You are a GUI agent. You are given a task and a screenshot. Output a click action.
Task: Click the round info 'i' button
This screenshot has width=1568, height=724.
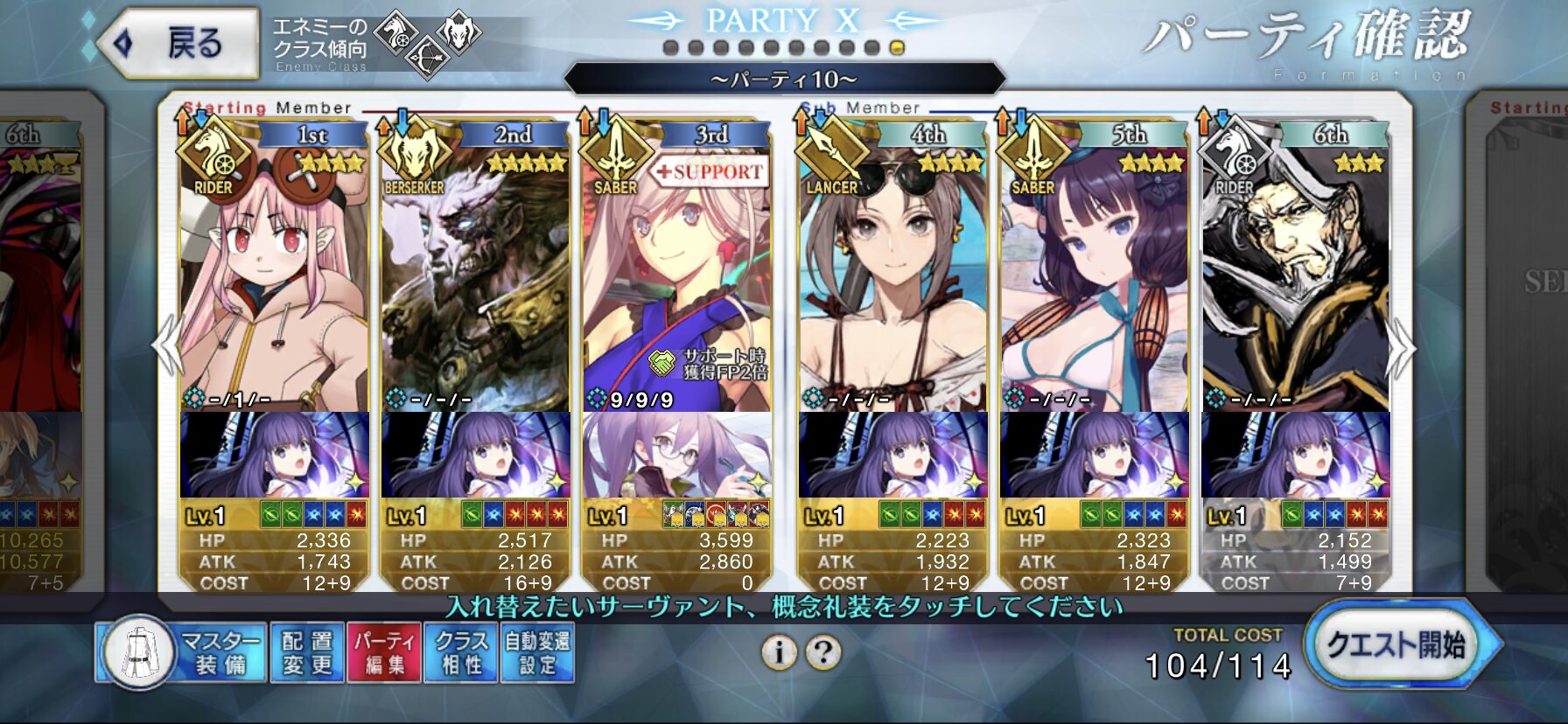pos(778,651)
